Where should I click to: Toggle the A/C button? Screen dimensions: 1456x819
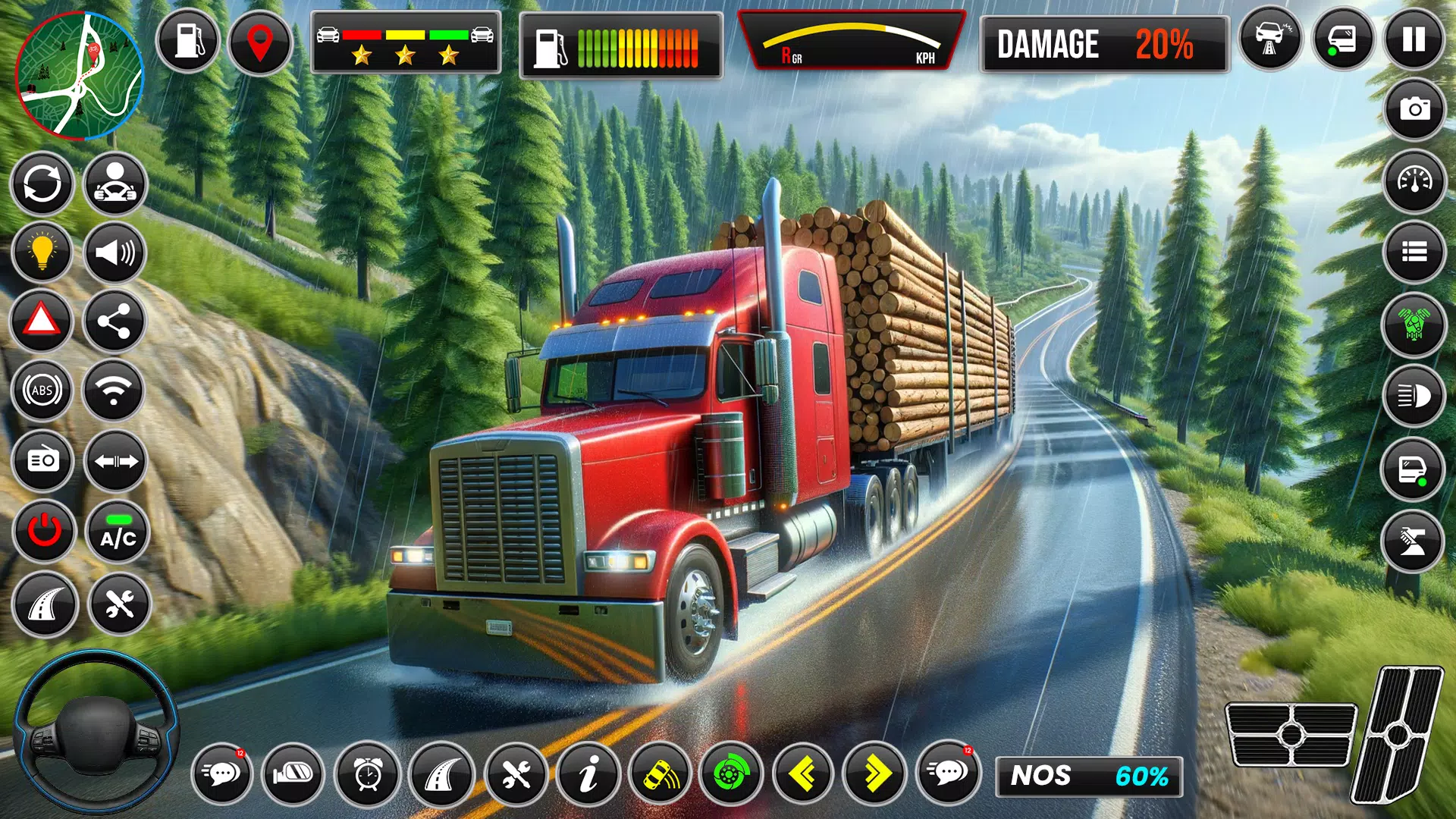tap(118, 531)
